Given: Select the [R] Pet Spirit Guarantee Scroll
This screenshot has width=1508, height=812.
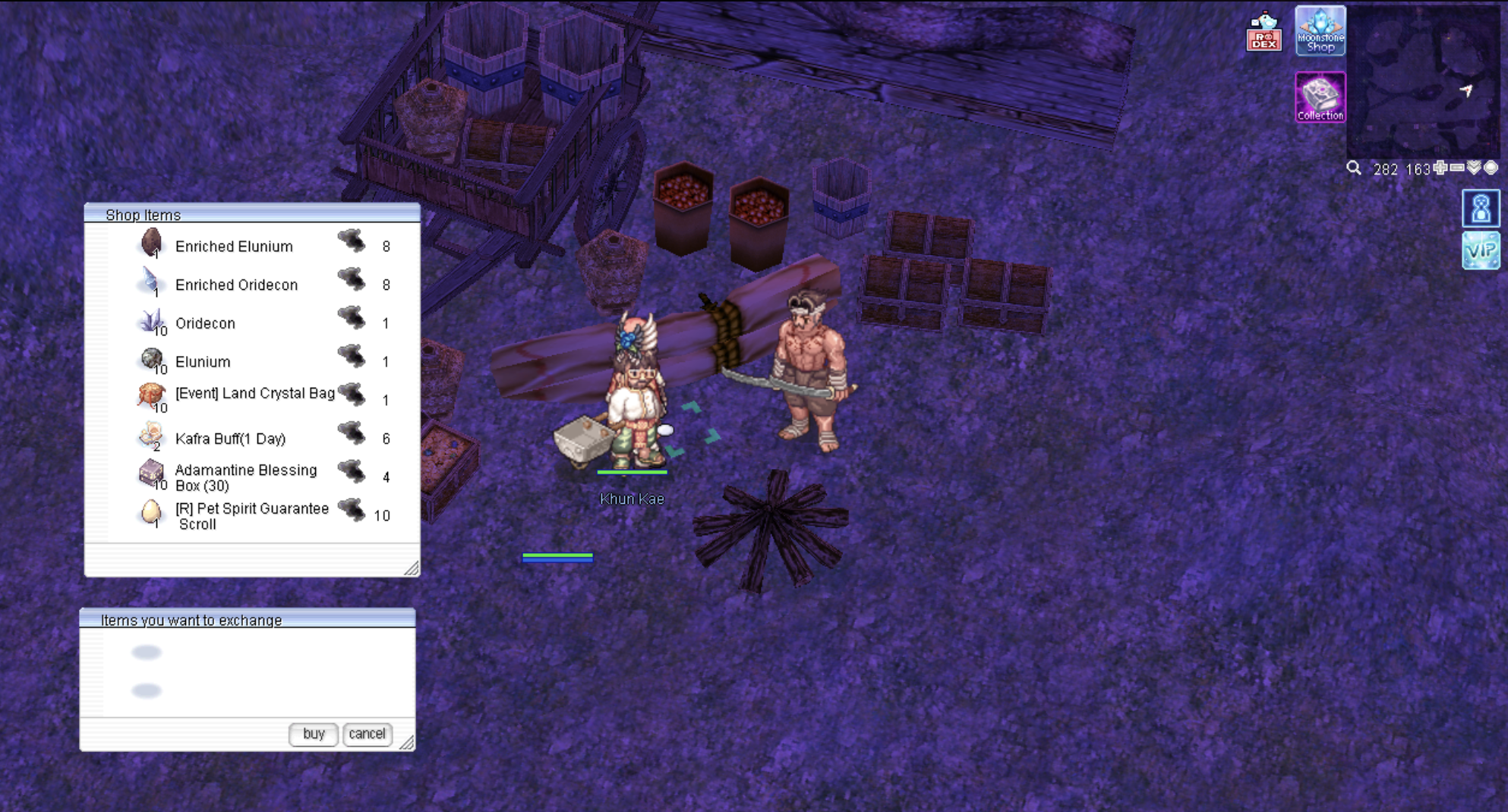Looking at the screenshot, I should [251, 516].
